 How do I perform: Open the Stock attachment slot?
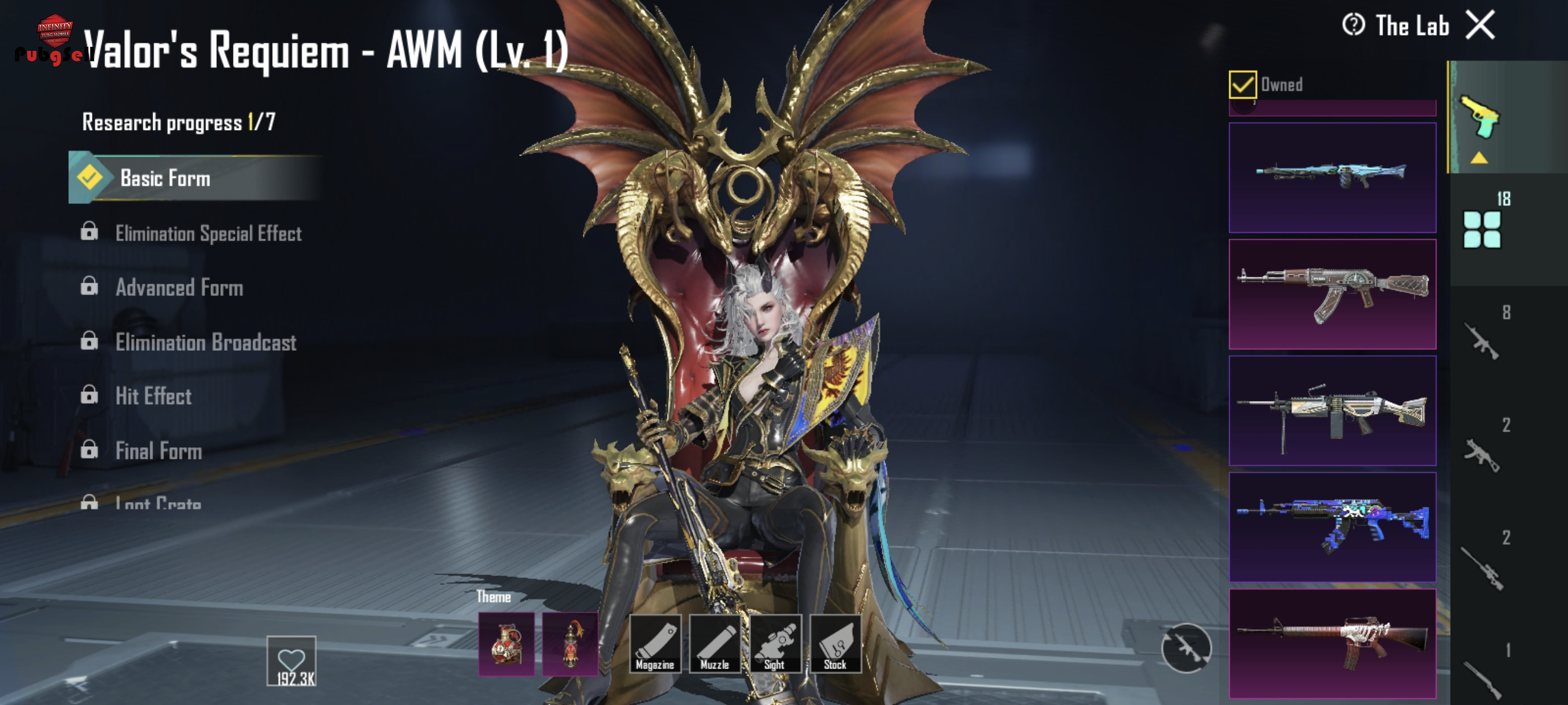(x=835, y=644)
